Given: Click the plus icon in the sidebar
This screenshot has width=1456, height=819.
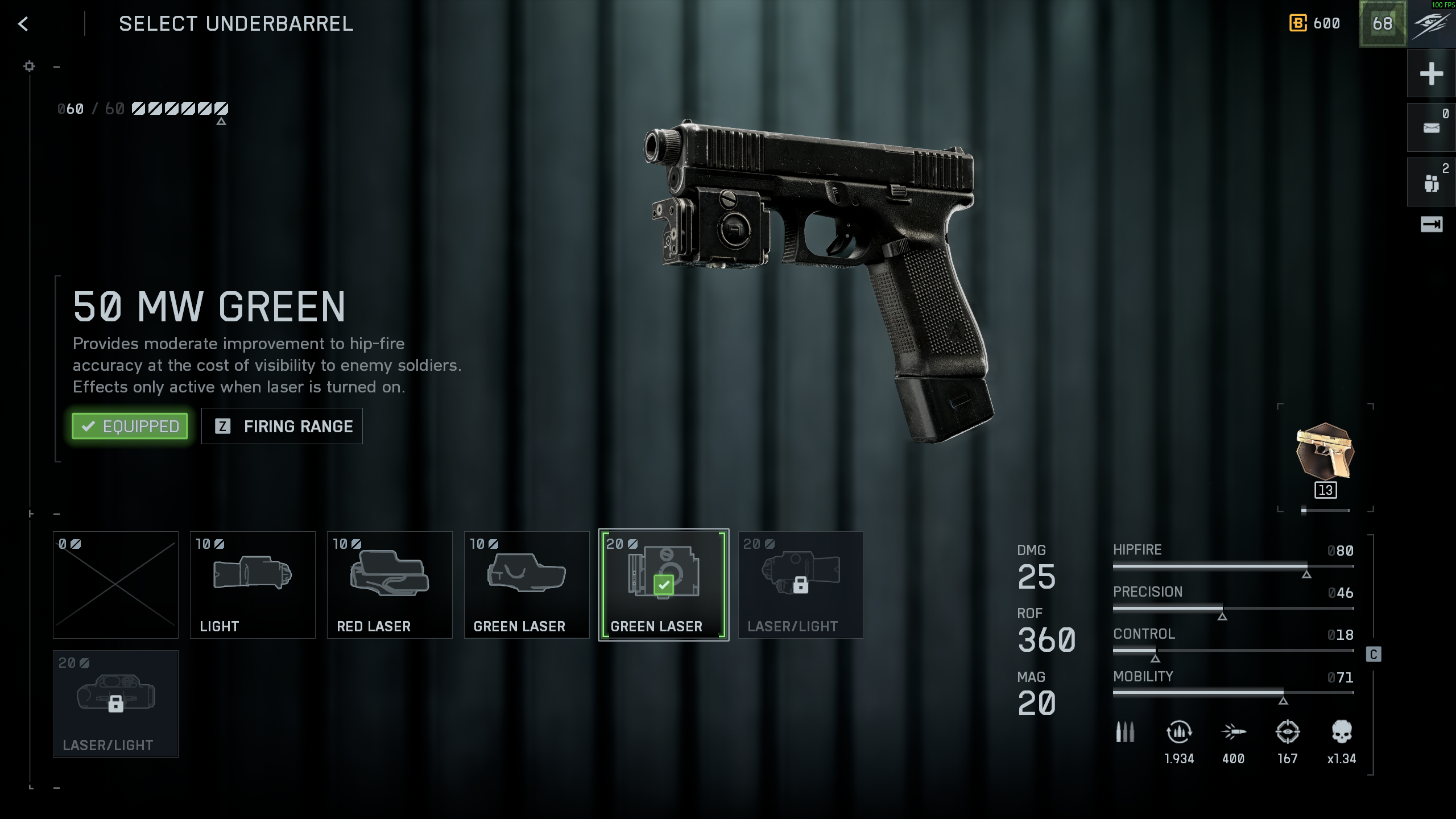Looking at the screenshot, I should click(x=1431, y=74).
